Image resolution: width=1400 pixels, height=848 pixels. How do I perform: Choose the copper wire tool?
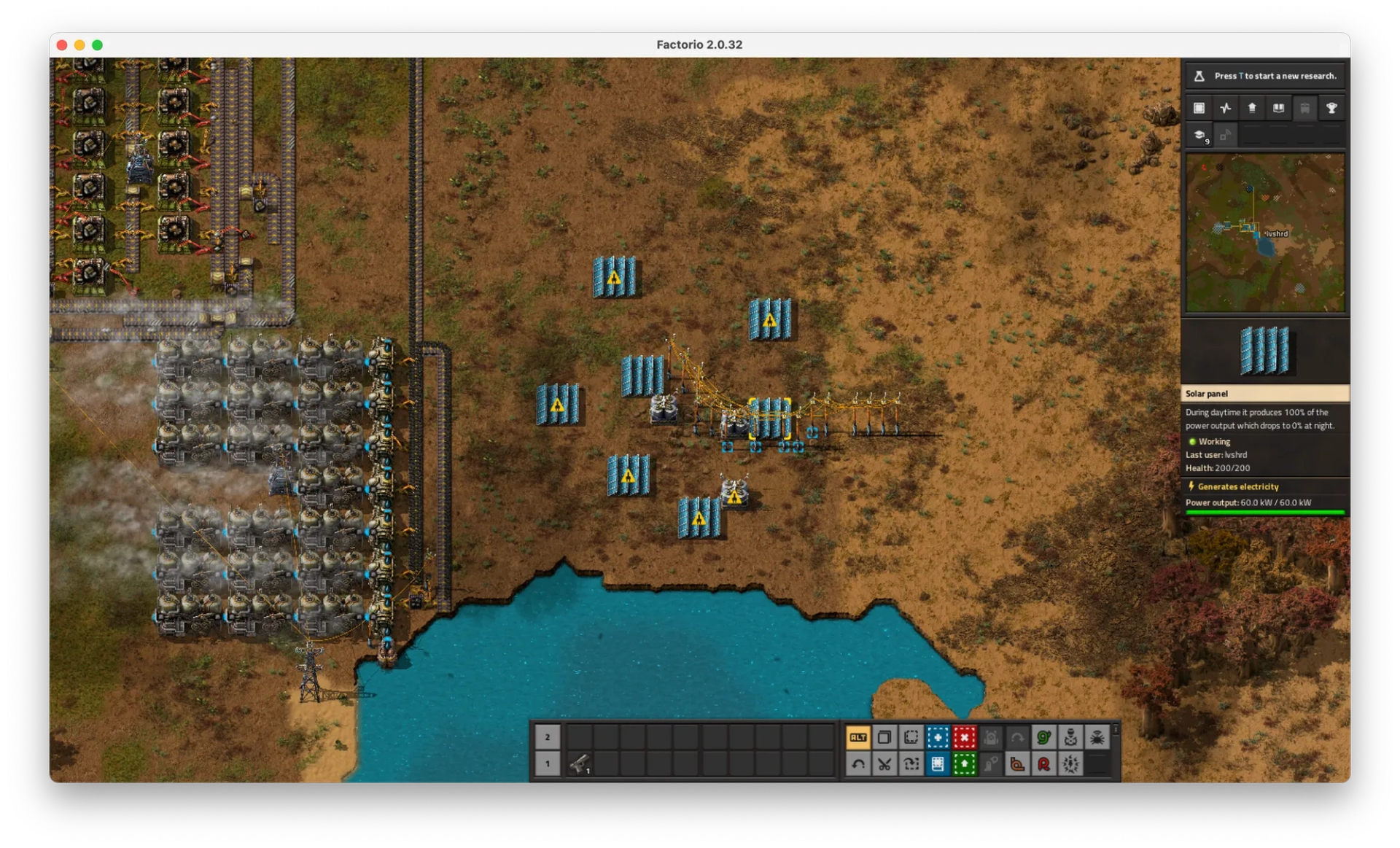(x=1017, y=764)
